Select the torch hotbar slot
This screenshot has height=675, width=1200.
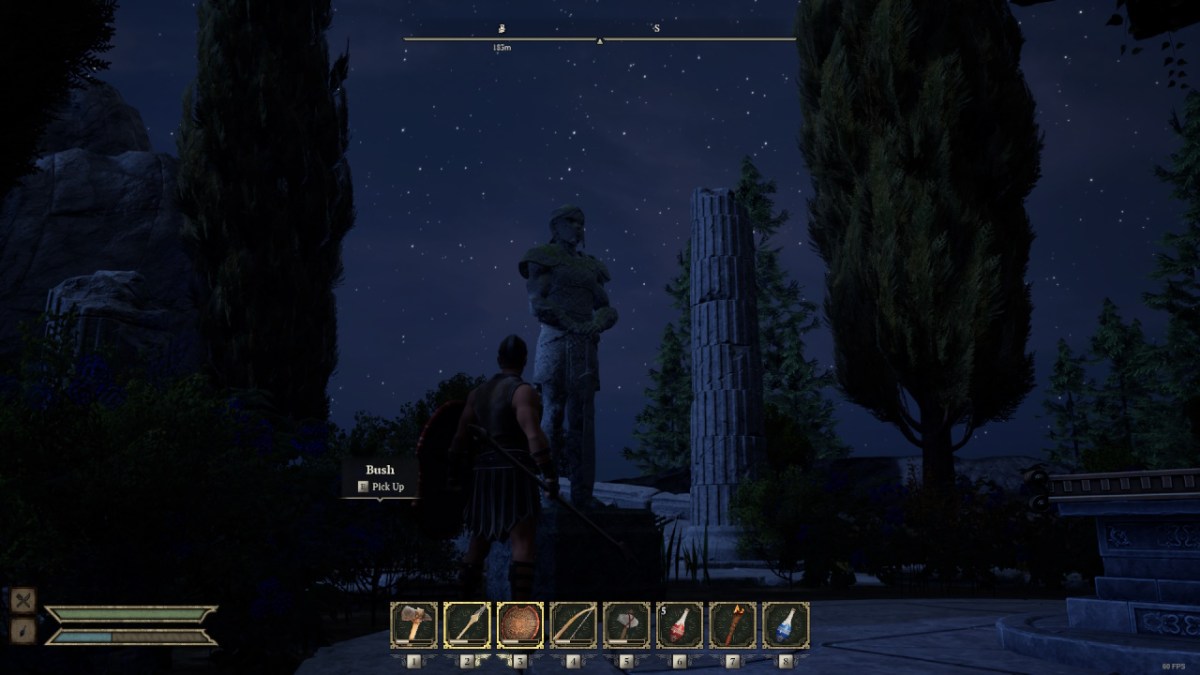click(x=732, y=625)
